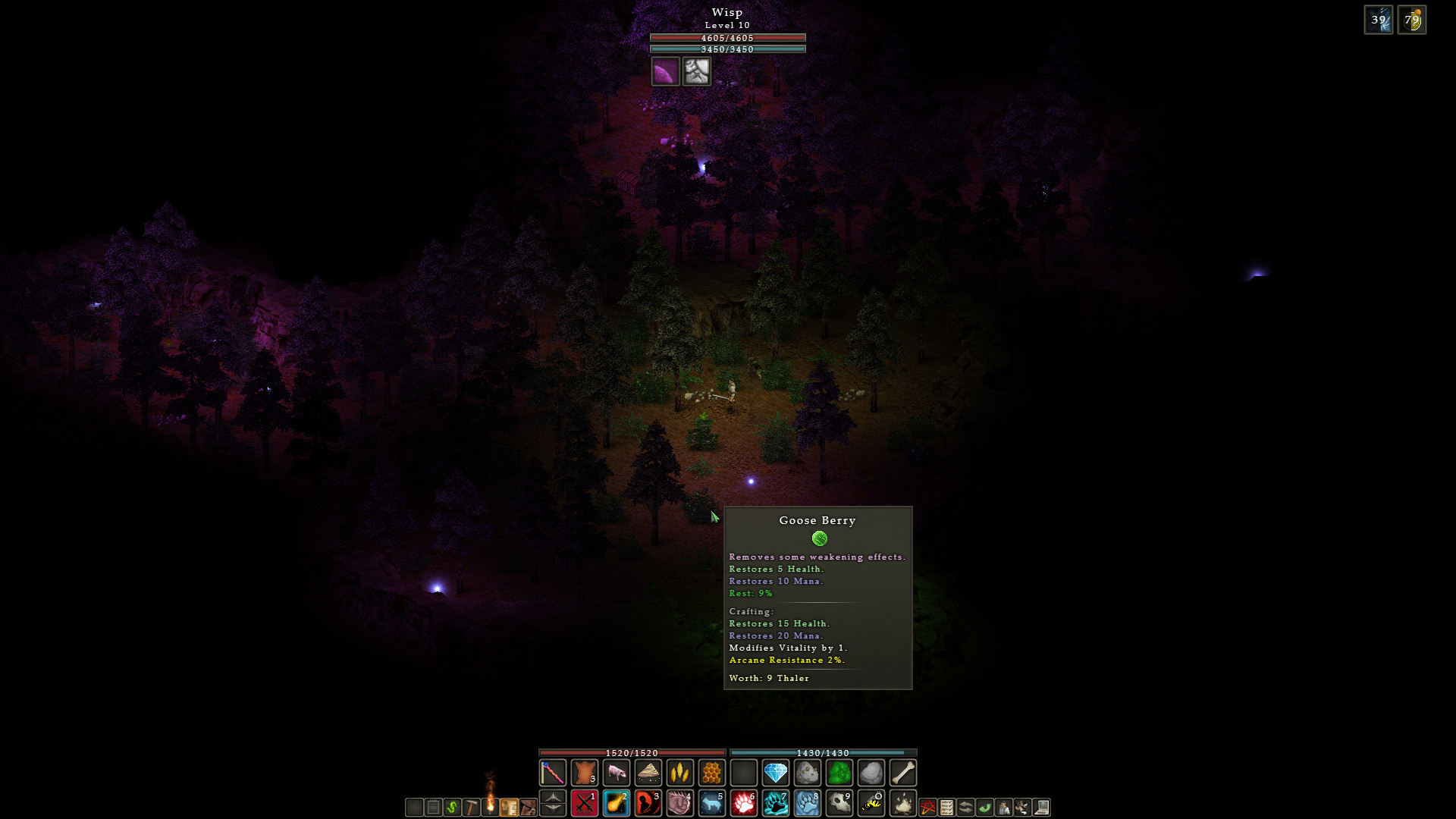Image resolution: width=1456 pixels, height=819 pixels.
Task: Open the hammer crafting menu button
Action: pos(471,808)
